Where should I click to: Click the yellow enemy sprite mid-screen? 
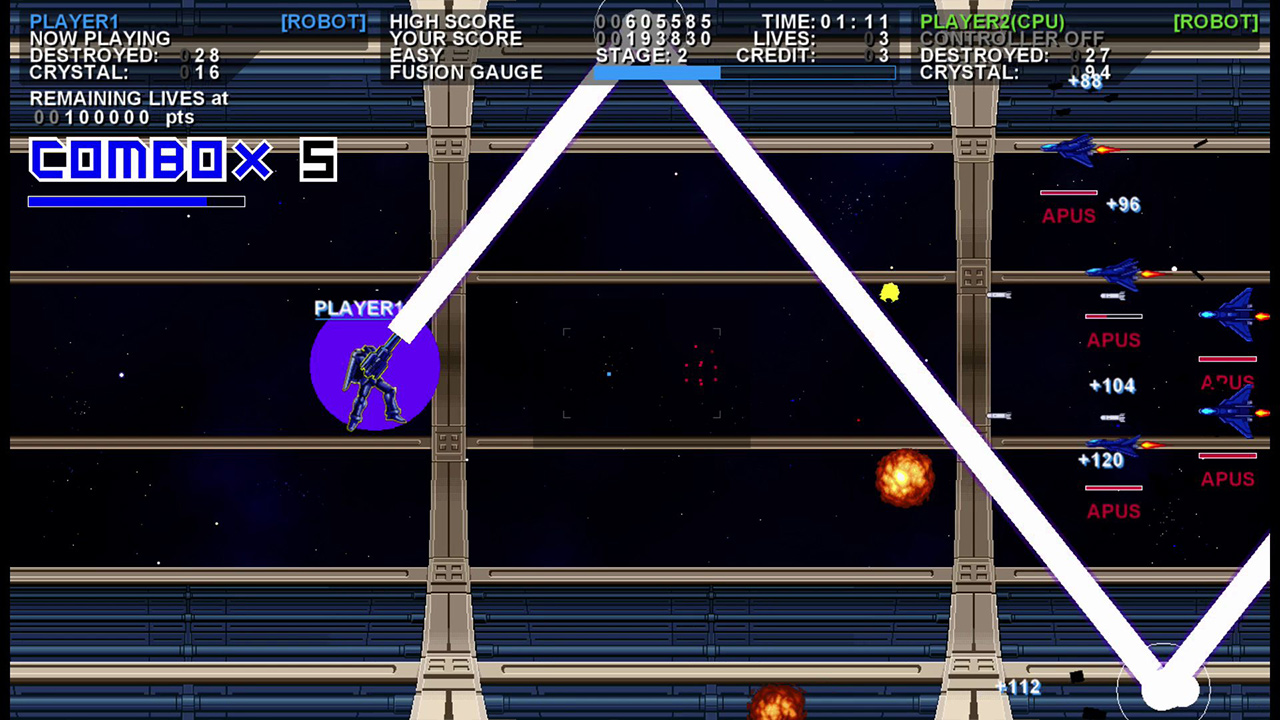point(889,293)
